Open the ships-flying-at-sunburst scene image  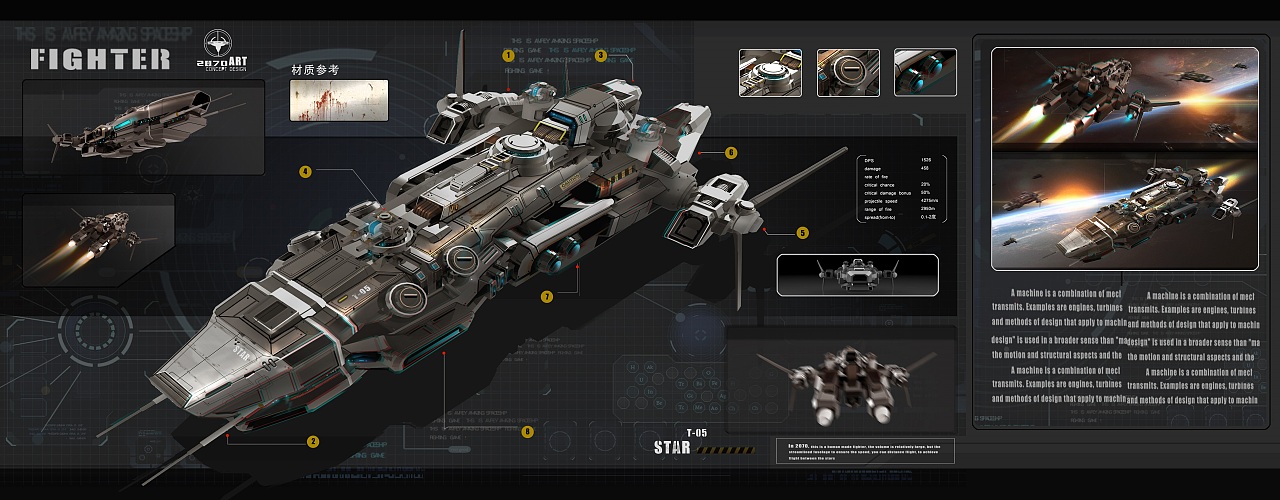click(1124, 98)
